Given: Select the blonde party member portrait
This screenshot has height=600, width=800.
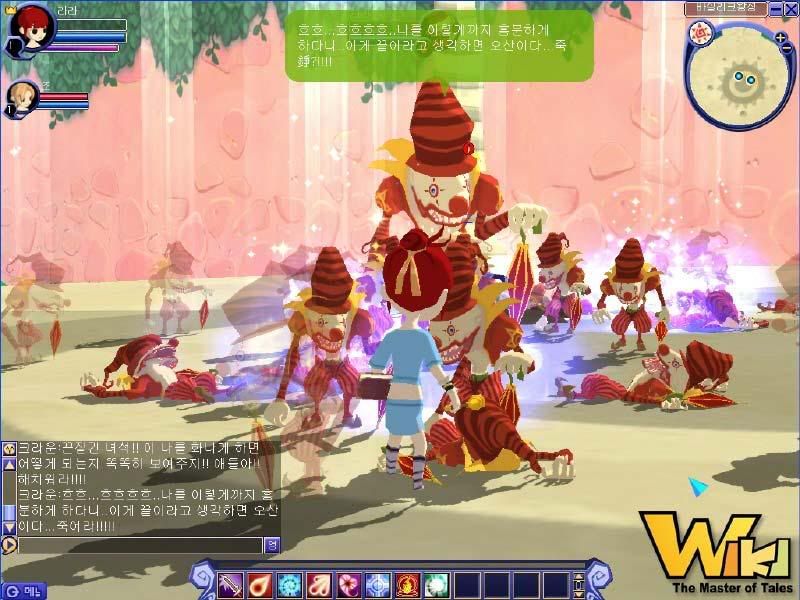Looking at the screenshot, I should click(x=20, y=97).
